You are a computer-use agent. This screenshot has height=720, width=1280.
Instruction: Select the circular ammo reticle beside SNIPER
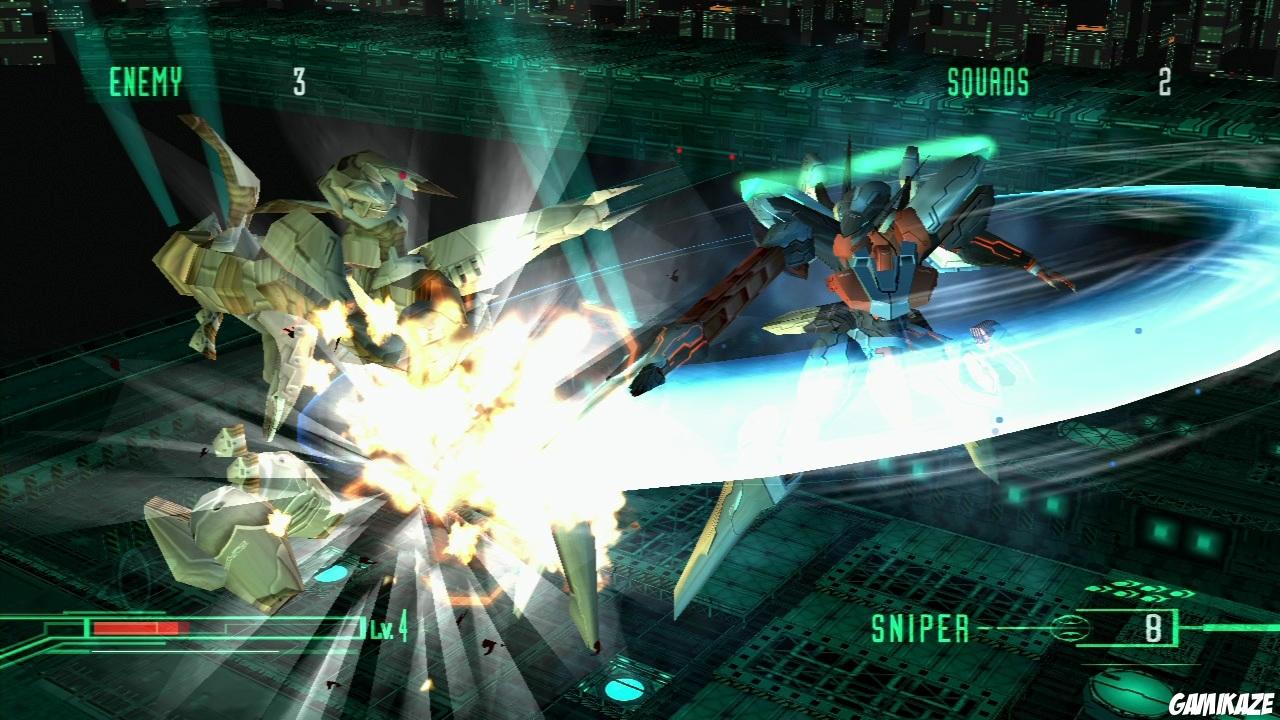tap(1068, 626)
